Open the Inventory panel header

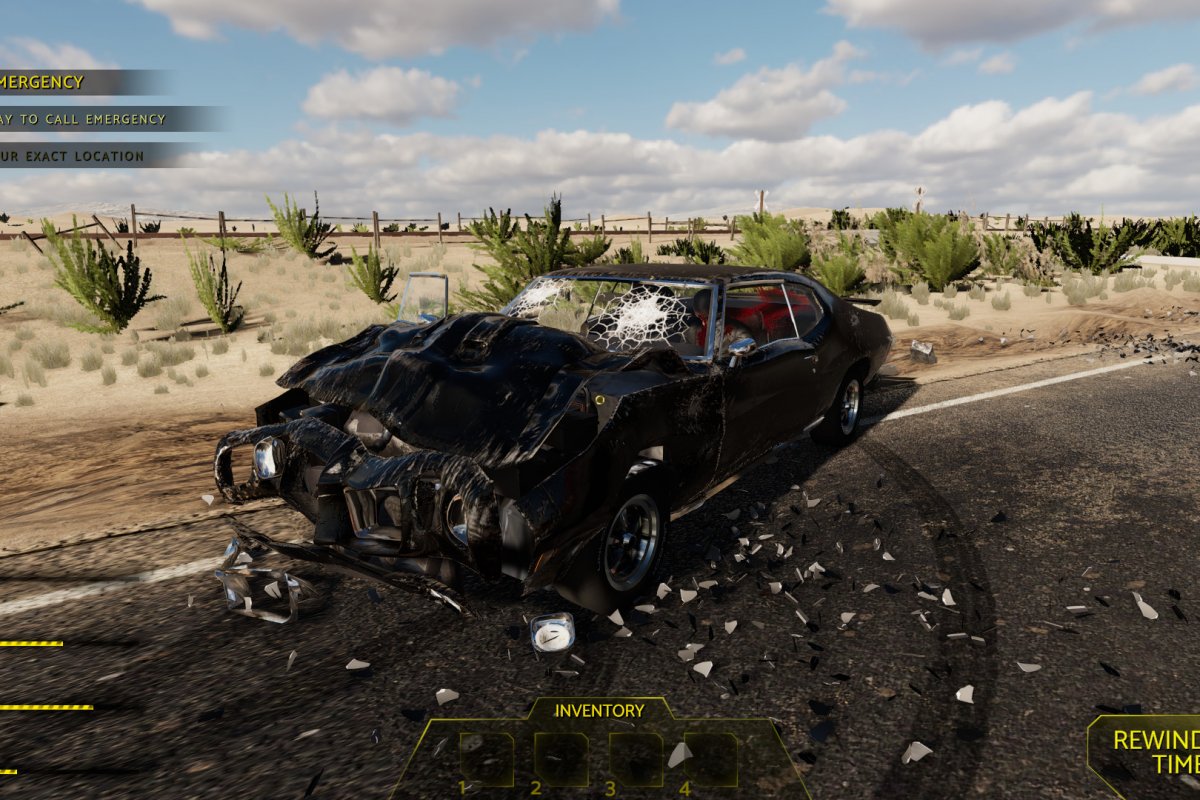tap(599, 711)
